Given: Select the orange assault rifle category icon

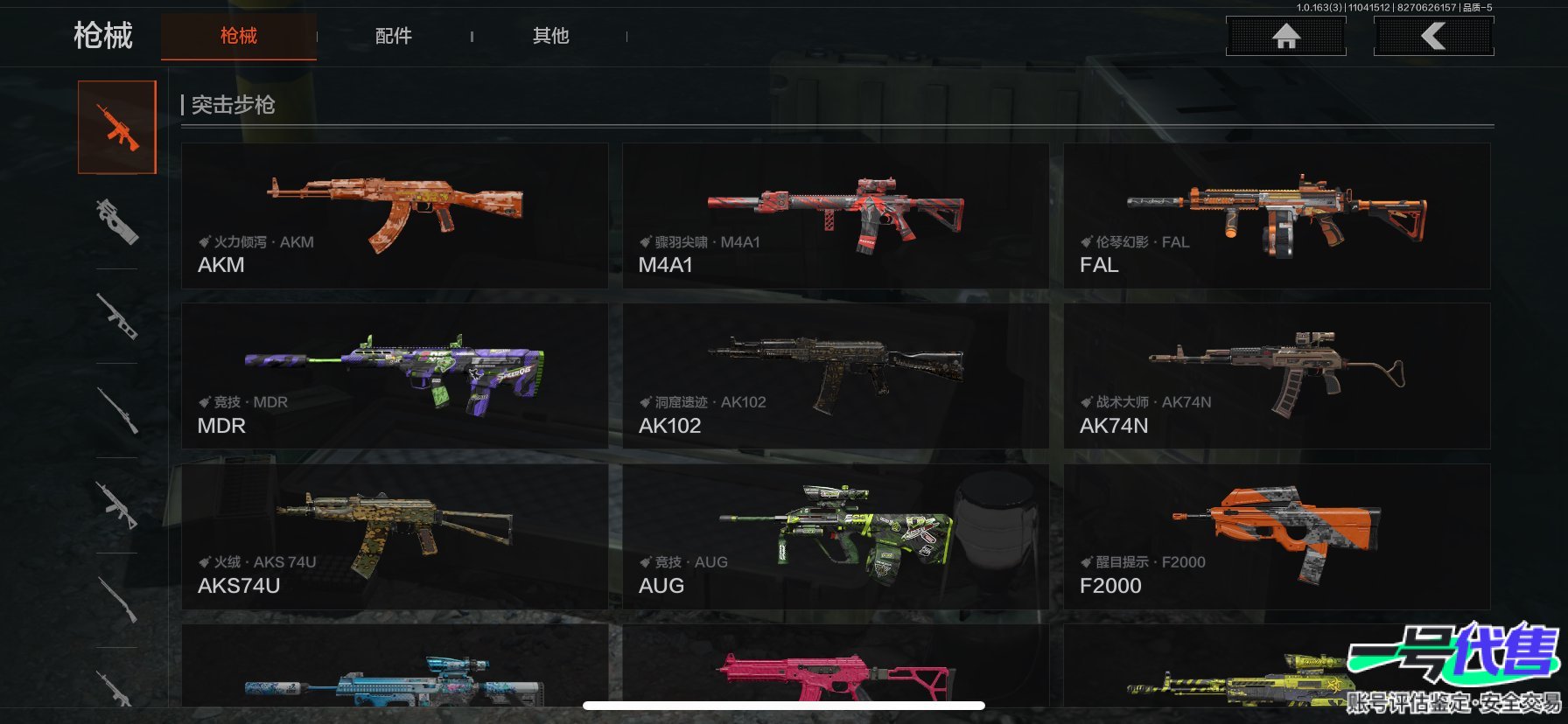Looking at the screenshot, I should pos(117,128).
